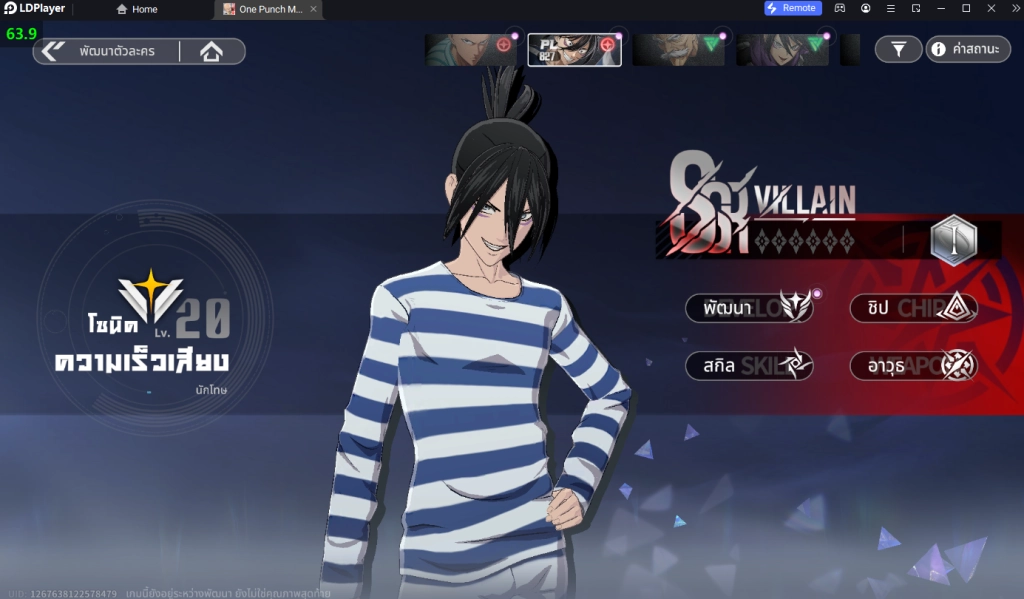Pick the mustached old man character thumbnail
This screenshot has width=1024, height=599.
pos(678,50)
